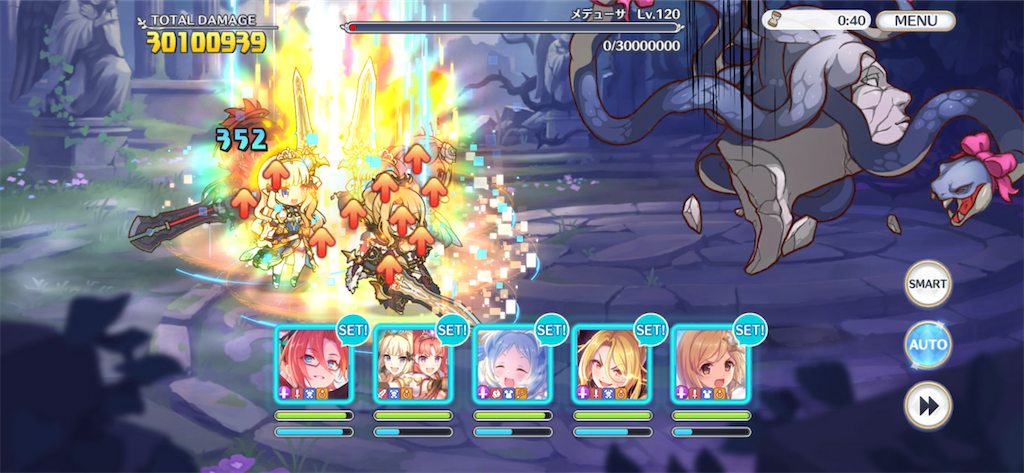
Task: Activate the fast-forward speed button
Action: point(927,406)
